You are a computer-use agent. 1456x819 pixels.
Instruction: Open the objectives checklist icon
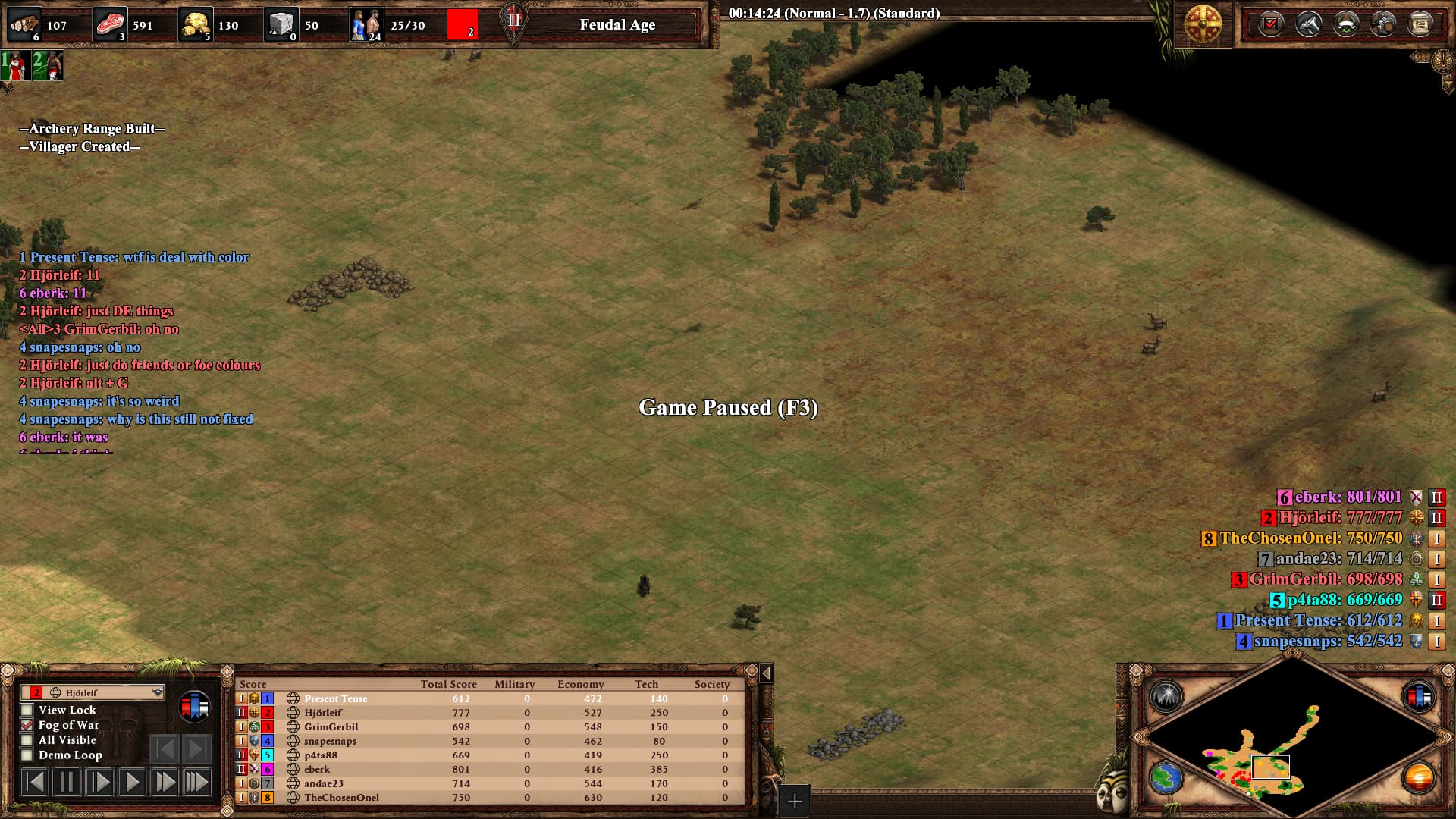click(x=1270, y=25)
